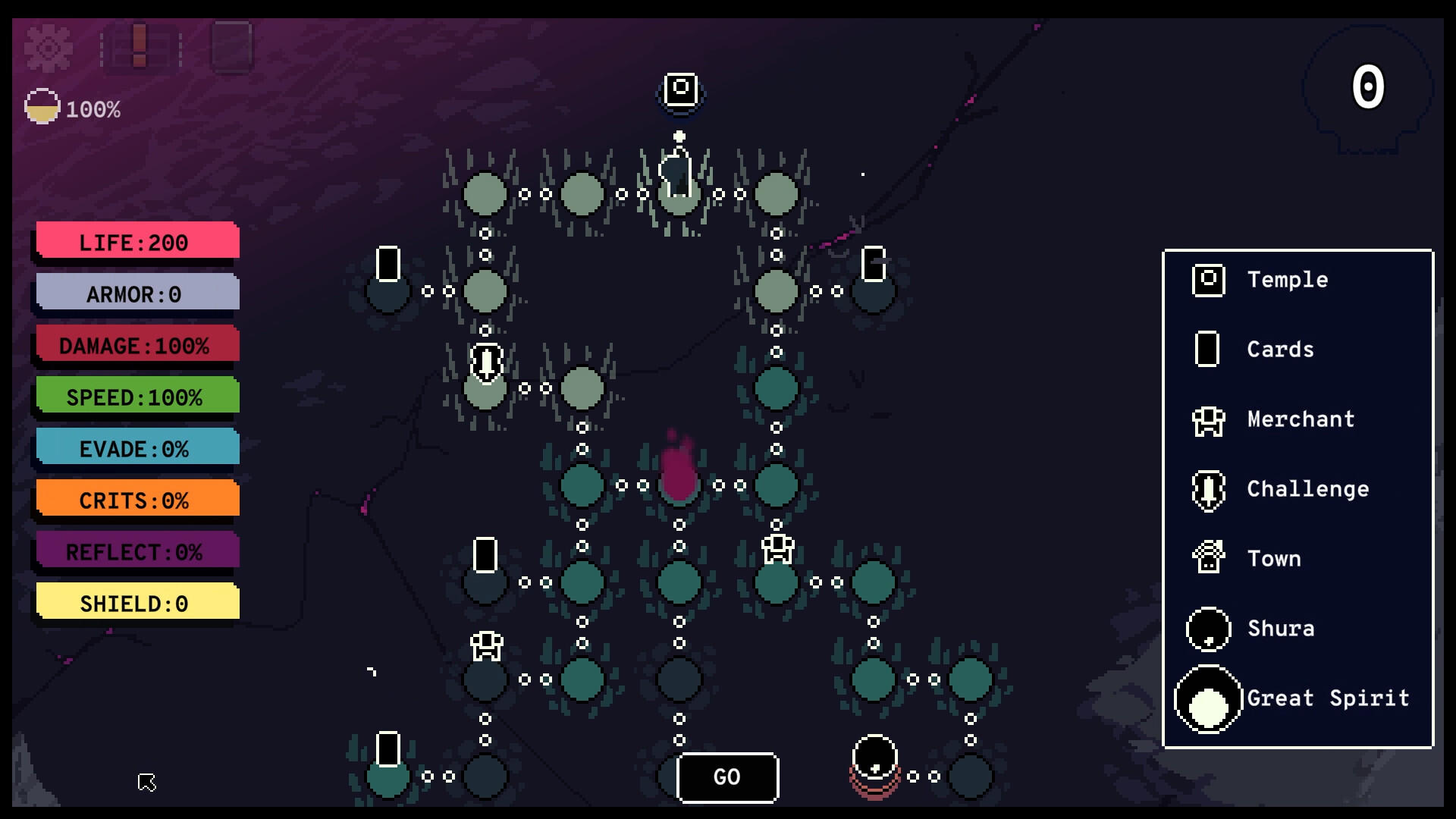Select the Temple node at top of map
Viewport: 1456px width, 819px height.
pyautogui.click(x=679, y=89)
